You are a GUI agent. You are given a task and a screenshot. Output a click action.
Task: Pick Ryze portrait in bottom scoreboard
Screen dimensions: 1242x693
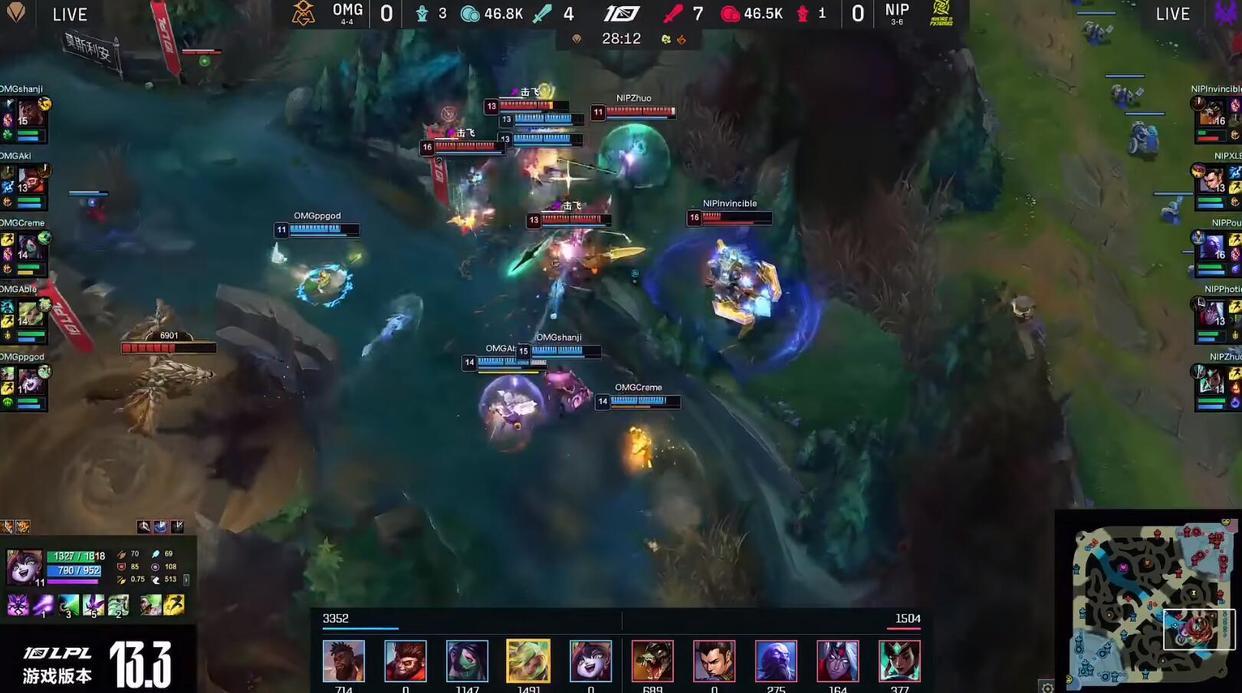click(x=775, y=661)
